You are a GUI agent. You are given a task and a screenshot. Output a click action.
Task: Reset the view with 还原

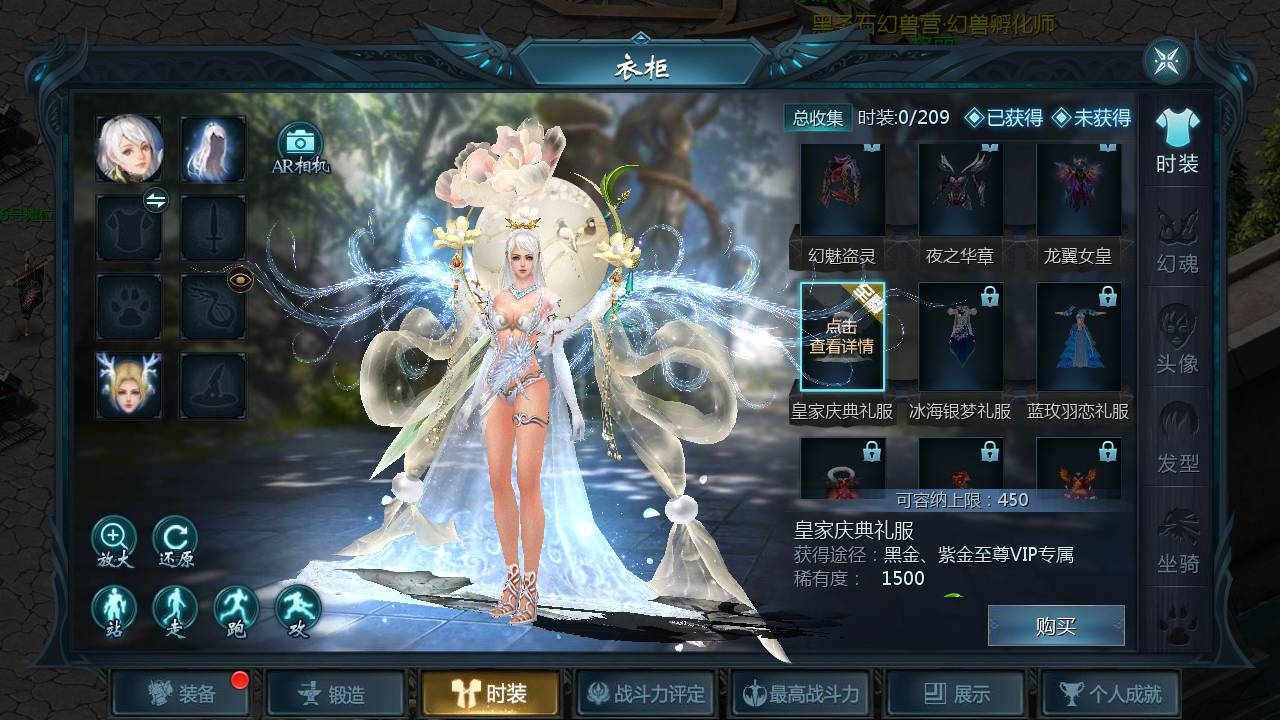[x=175, y=540]
